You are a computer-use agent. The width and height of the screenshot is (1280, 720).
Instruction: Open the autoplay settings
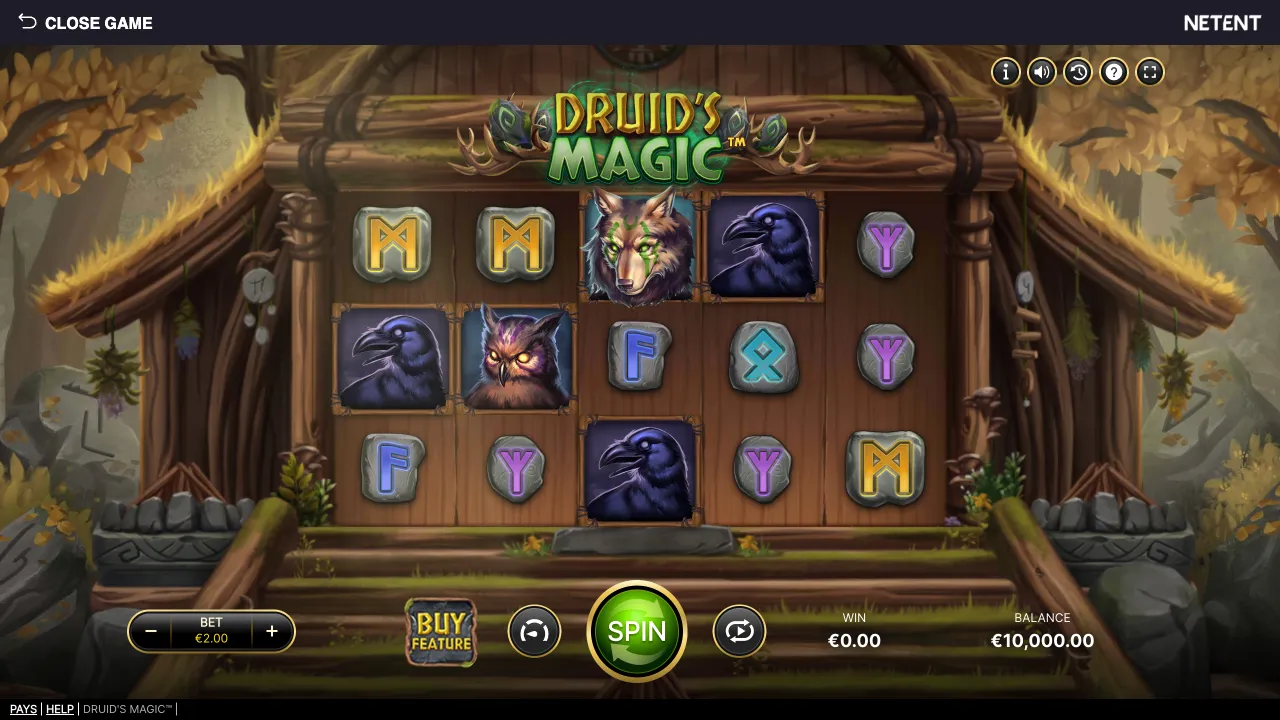pyautogui.click(x=739, y=631)
